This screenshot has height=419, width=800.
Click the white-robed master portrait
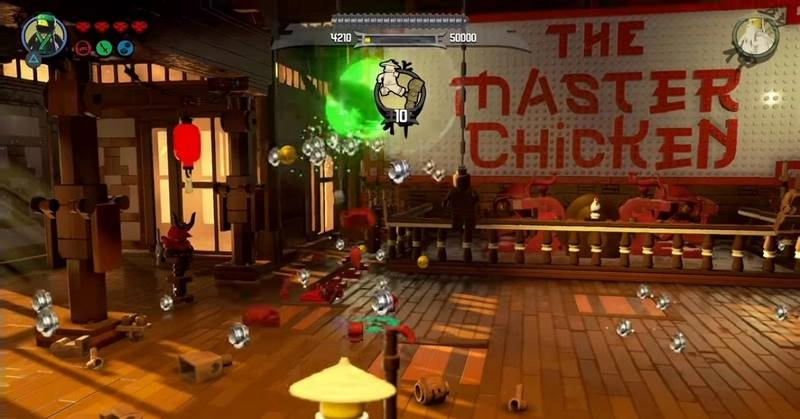pos(755,37)
